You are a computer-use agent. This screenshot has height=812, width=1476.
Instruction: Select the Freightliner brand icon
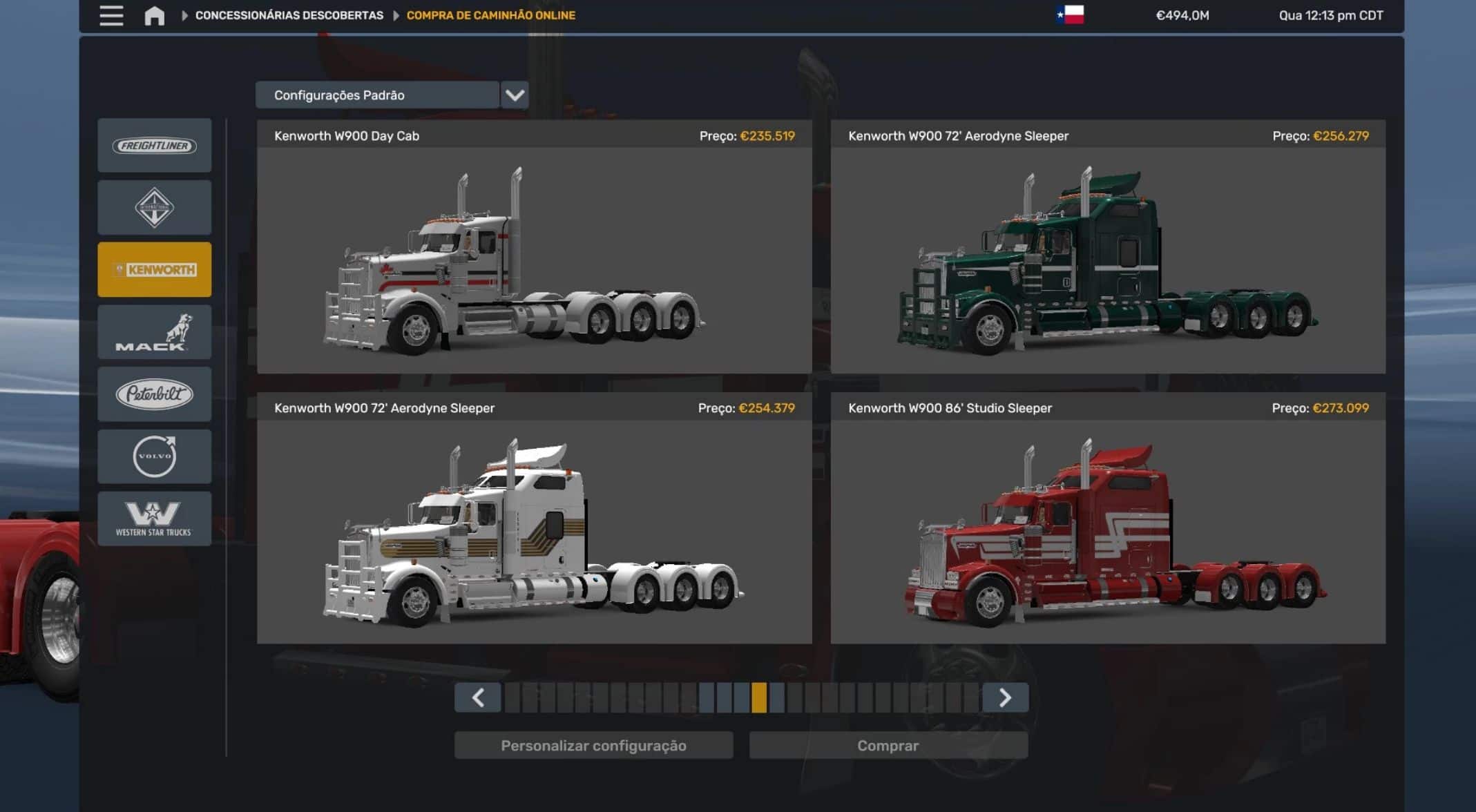154,145
